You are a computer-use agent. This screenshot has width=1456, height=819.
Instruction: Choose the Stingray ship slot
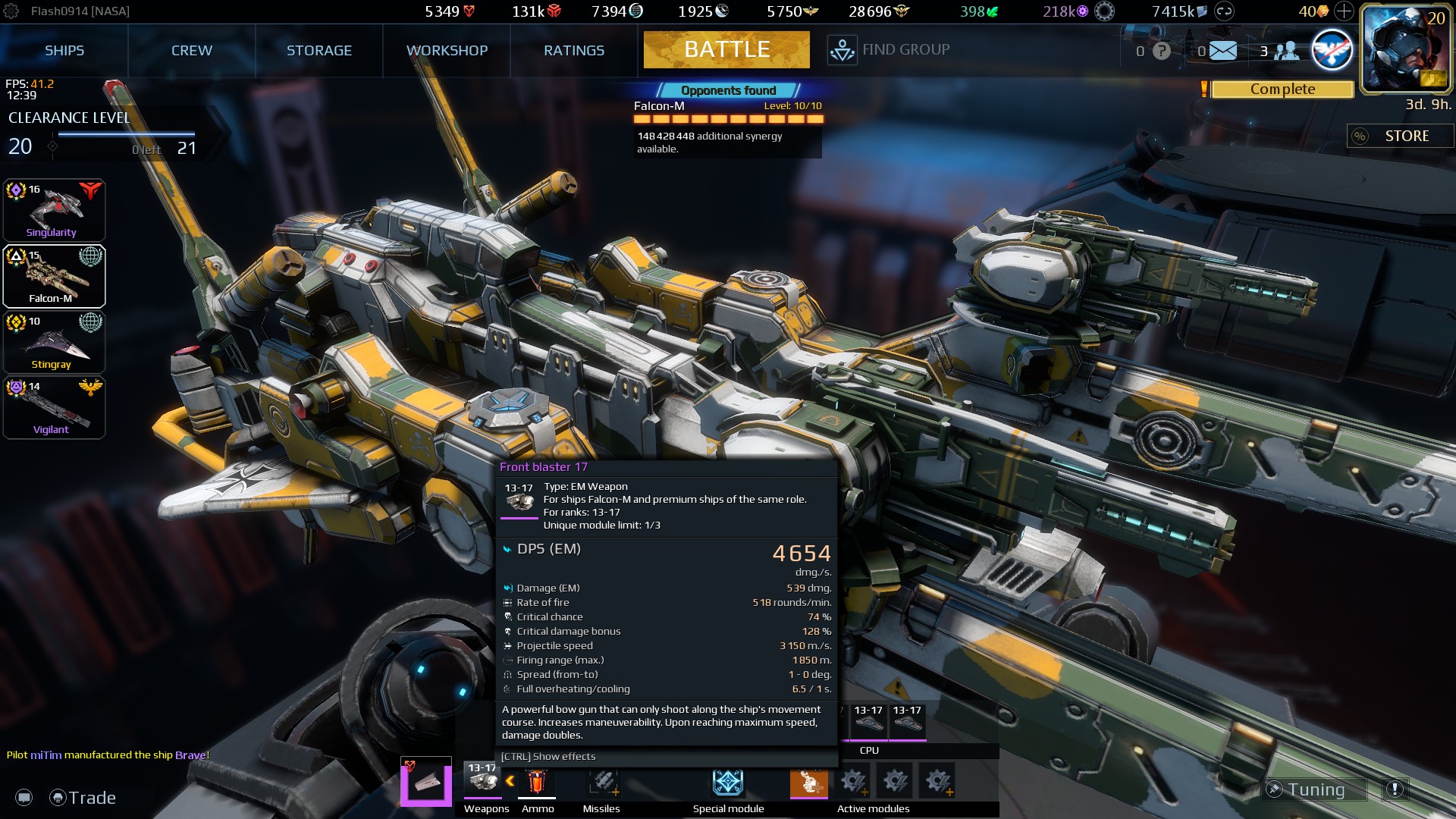pyautogui.click(x=54, y=342)
